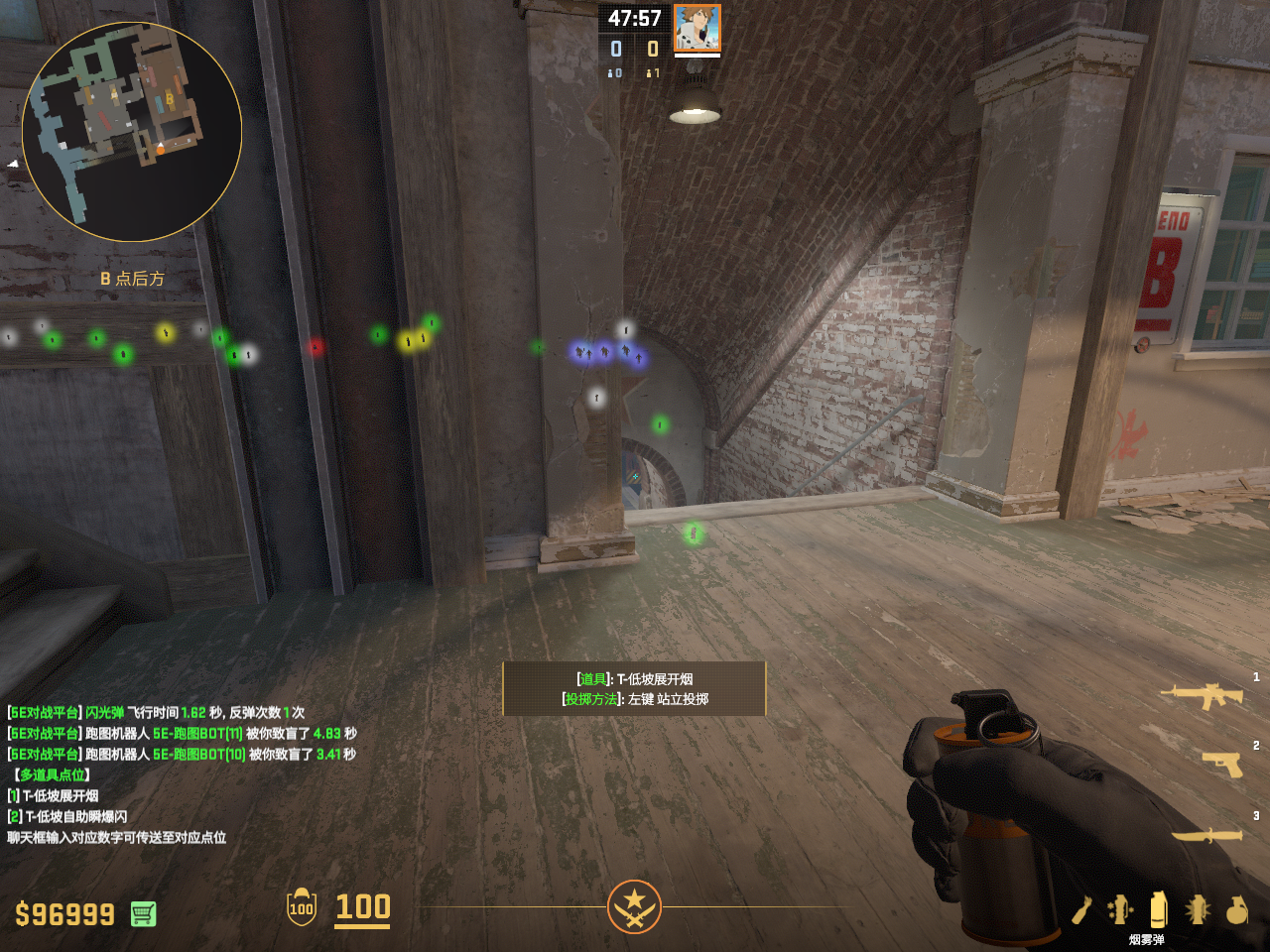
Task: Click the star team emblem at bottom center
Action: pos(634,906)
